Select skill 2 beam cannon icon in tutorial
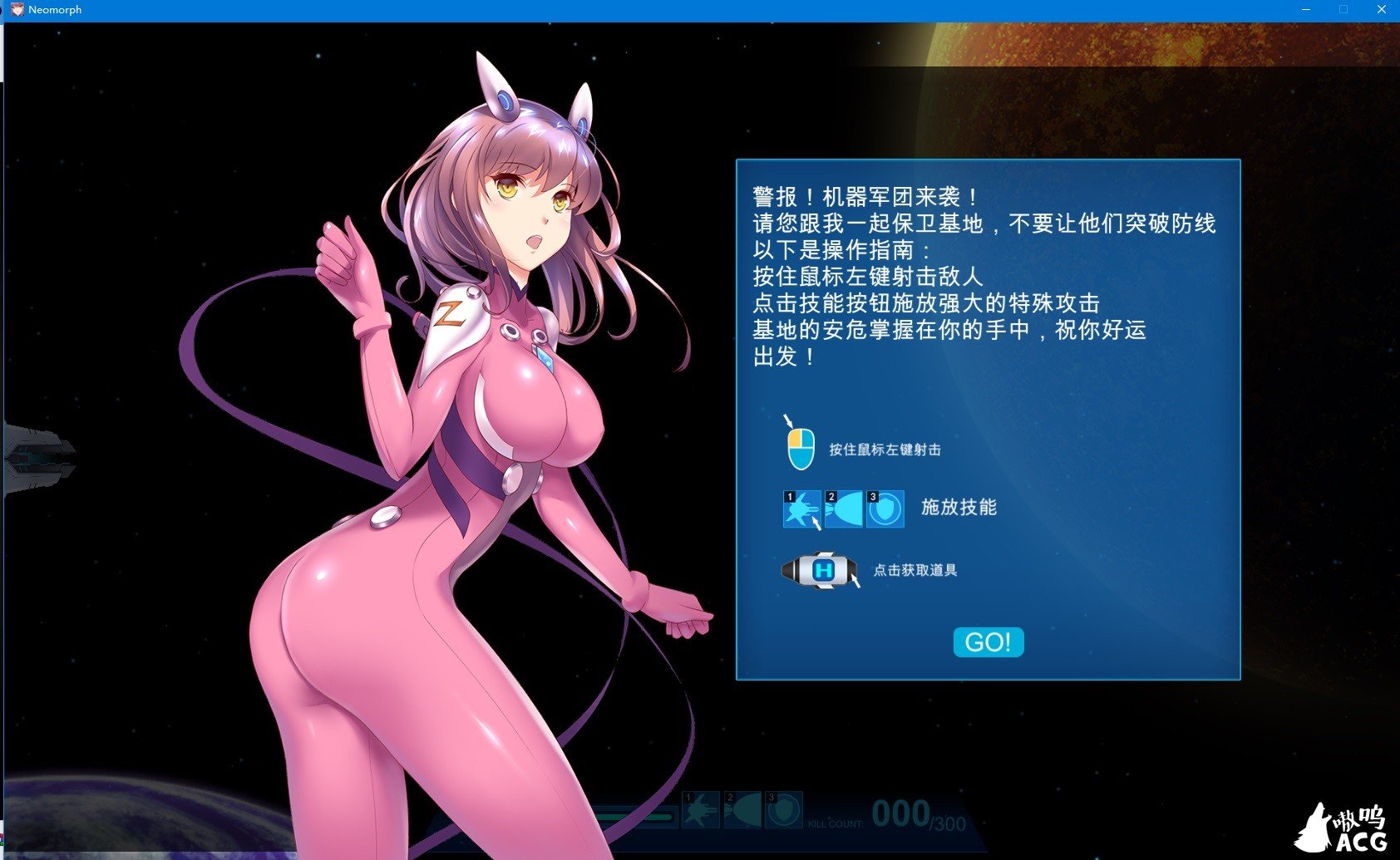The width and height of the screenshot is (1400, 860). tap(845, 509)
